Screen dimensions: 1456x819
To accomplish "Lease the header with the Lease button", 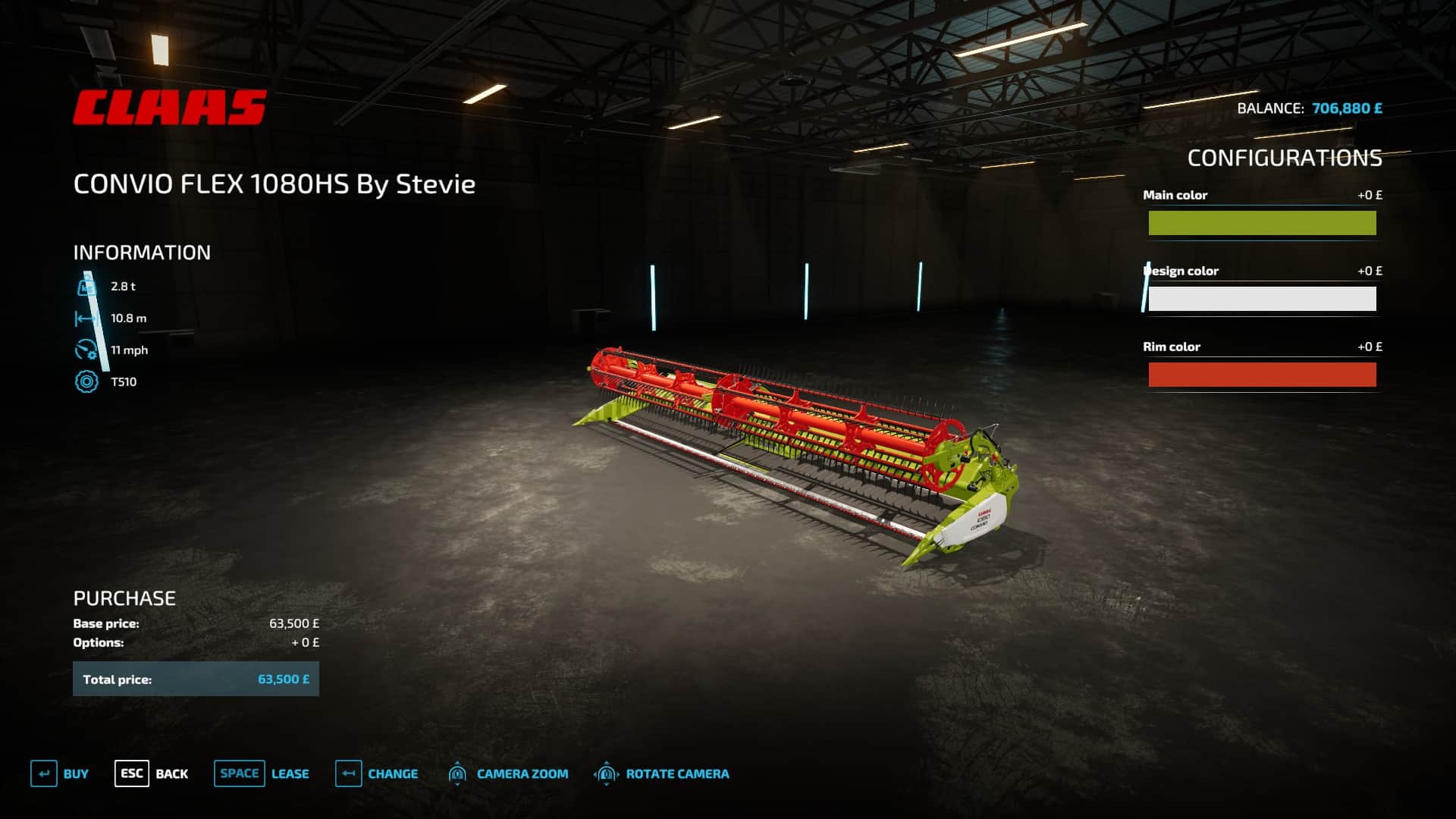I will point(262,773).
